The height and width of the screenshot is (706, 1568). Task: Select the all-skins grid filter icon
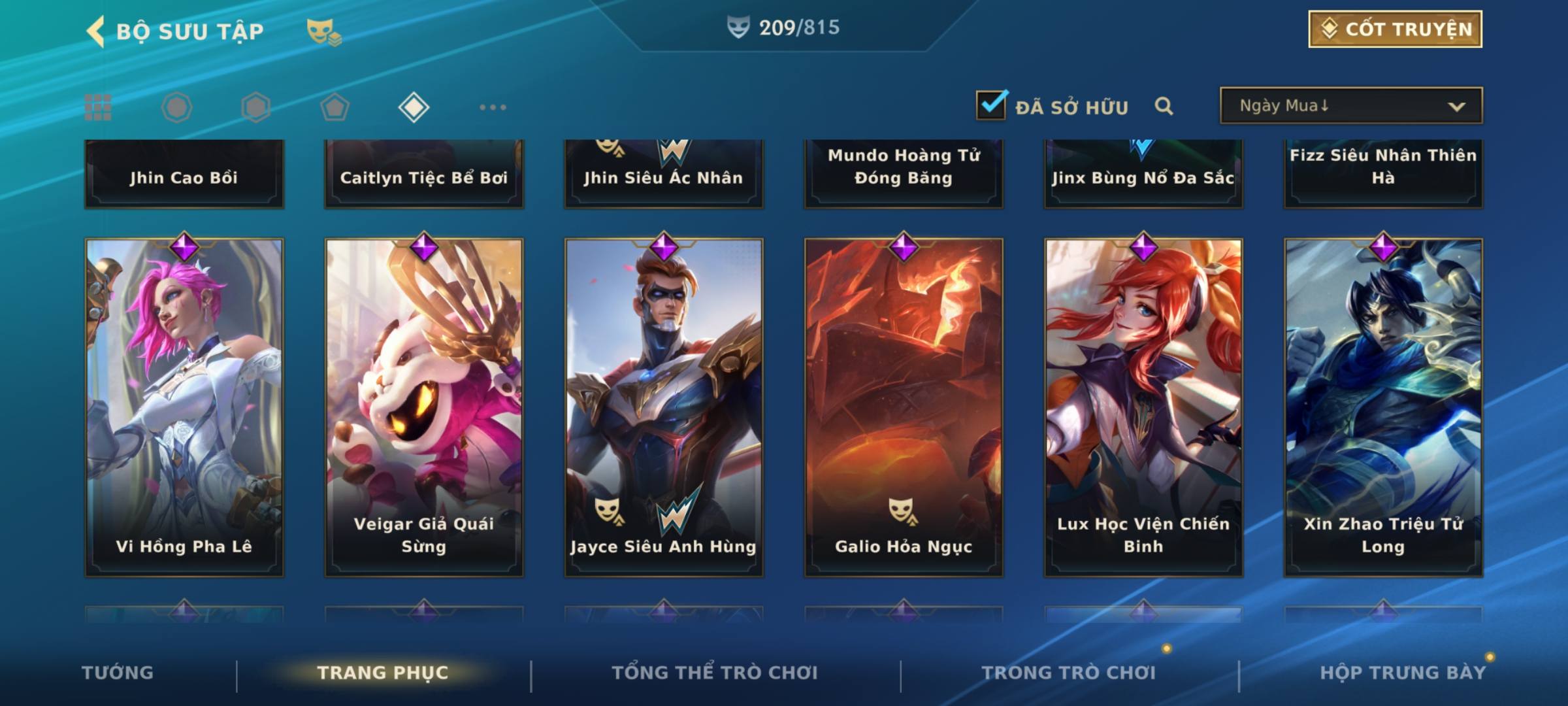point(98,107)
